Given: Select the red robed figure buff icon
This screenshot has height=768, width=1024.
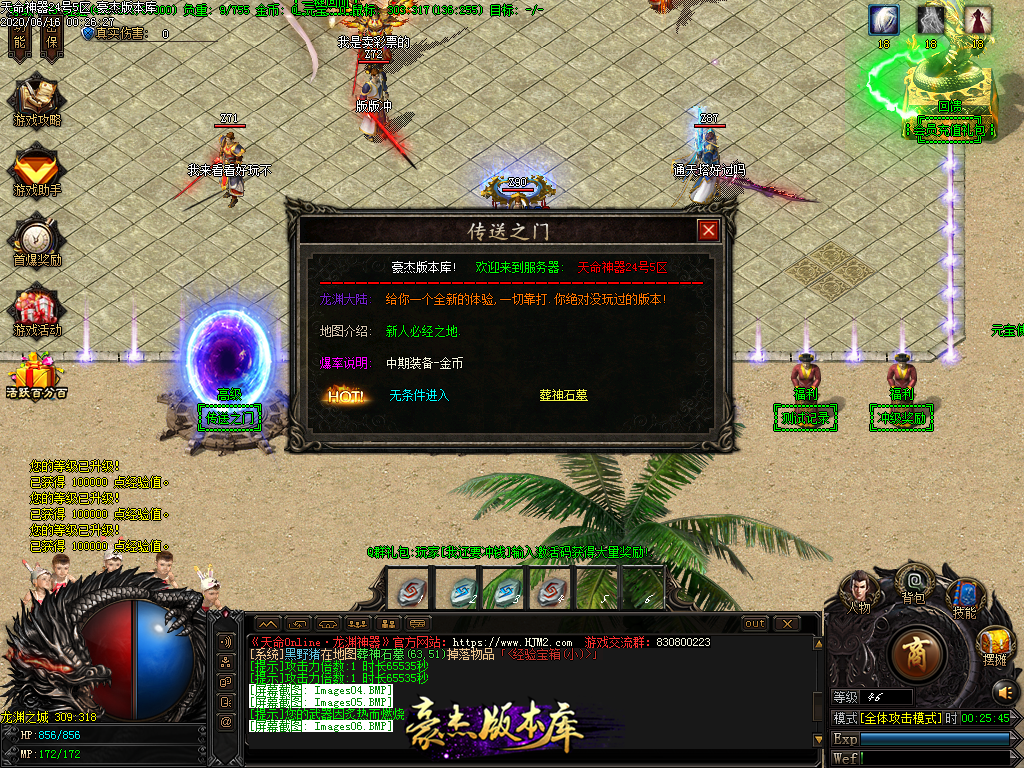Looking at the screenshot, I should click(978, 20).
